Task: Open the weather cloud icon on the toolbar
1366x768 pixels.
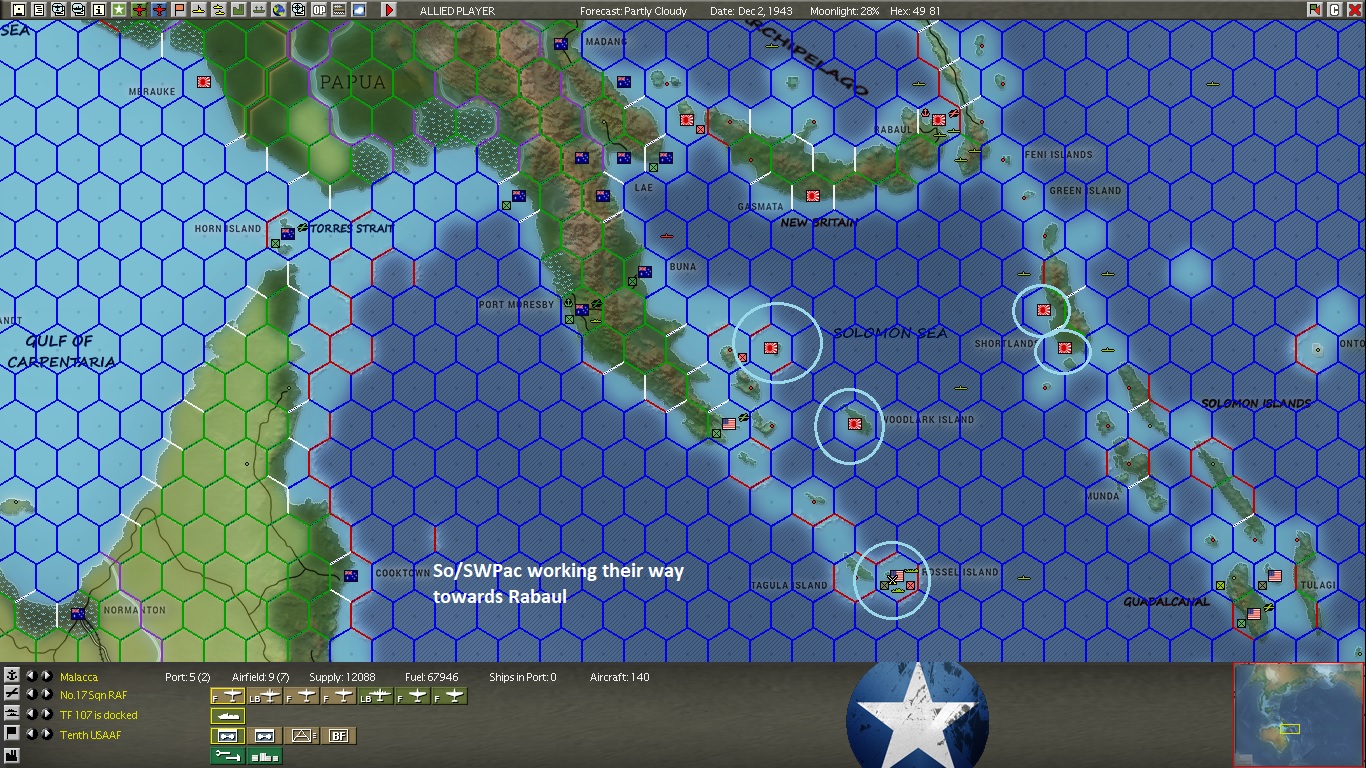Action: coord(359,11)
